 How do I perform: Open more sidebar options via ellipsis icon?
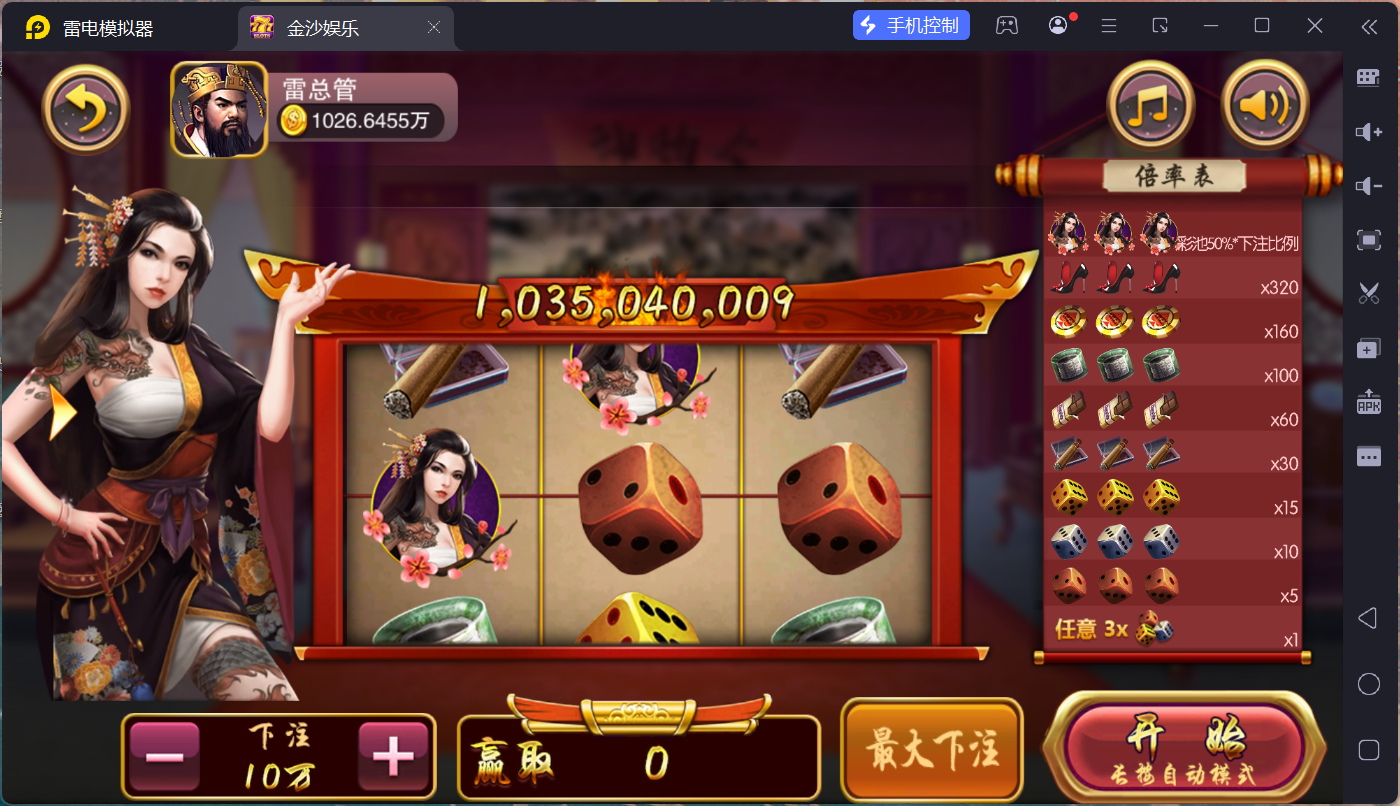(1370, 455)
